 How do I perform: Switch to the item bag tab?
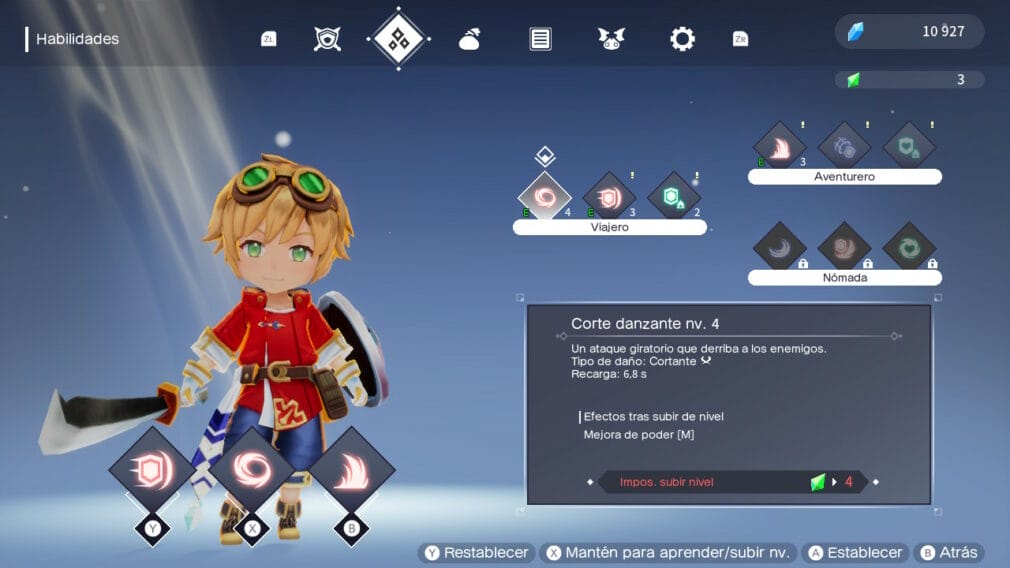coord(469,39)
